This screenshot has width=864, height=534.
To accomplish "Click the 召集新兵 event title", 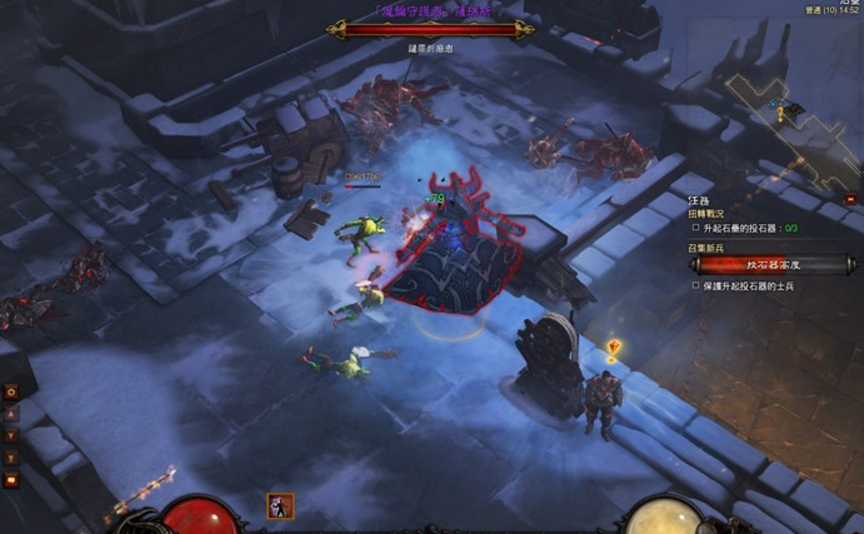I will pyautogui.click(x=708, y=246).
